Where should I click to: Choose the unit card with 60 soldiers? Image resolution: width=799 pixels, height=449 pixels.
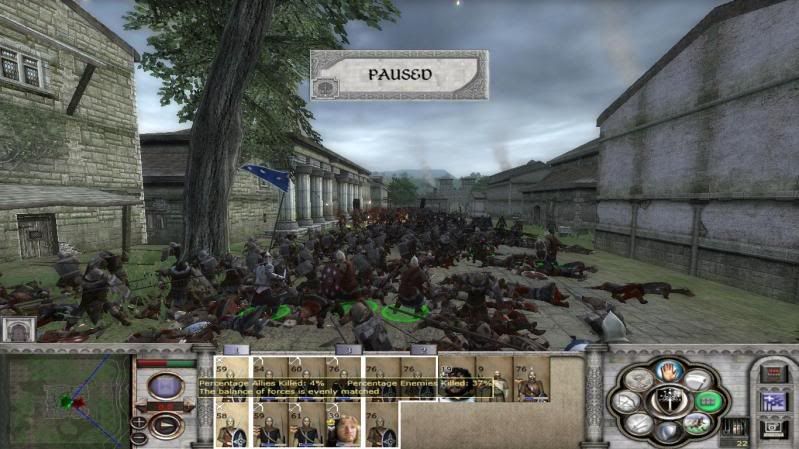(x=304, y=378)
